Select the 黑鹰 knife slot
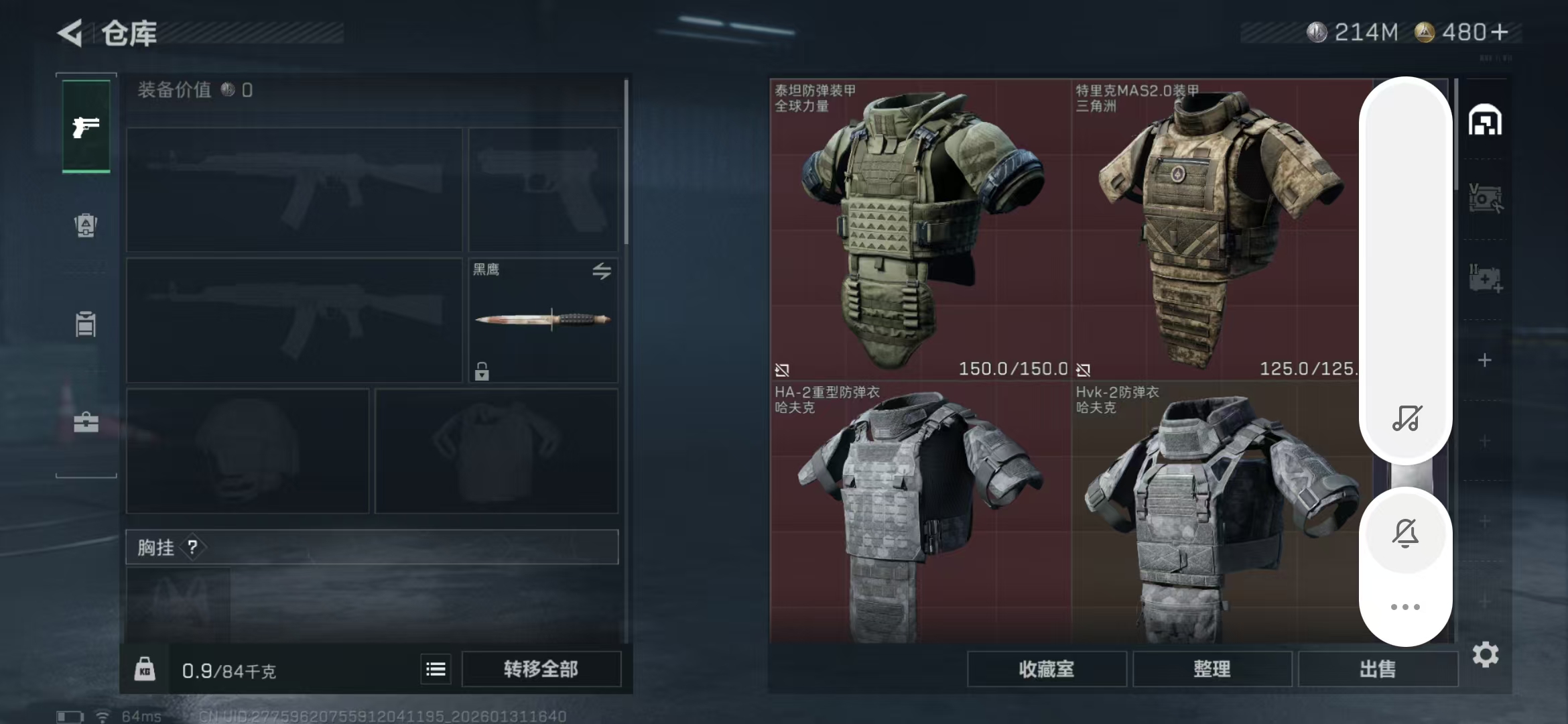The width and height of the screenshot is (1568, 724). pyautogui.click(x=543, y=320)
